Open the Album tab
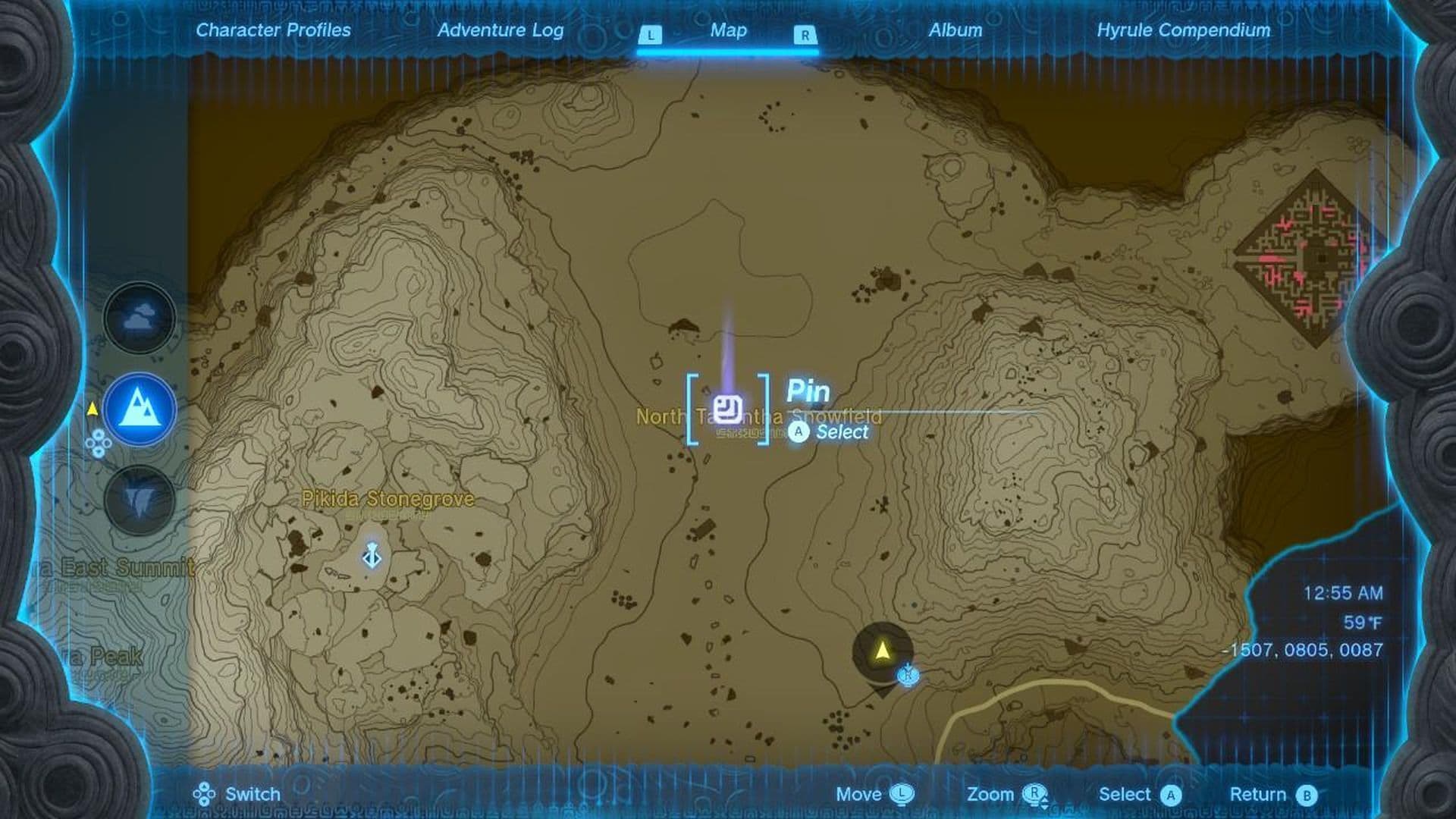The width and height of the screenshot is (1456, 819). [x=956, y=31]
